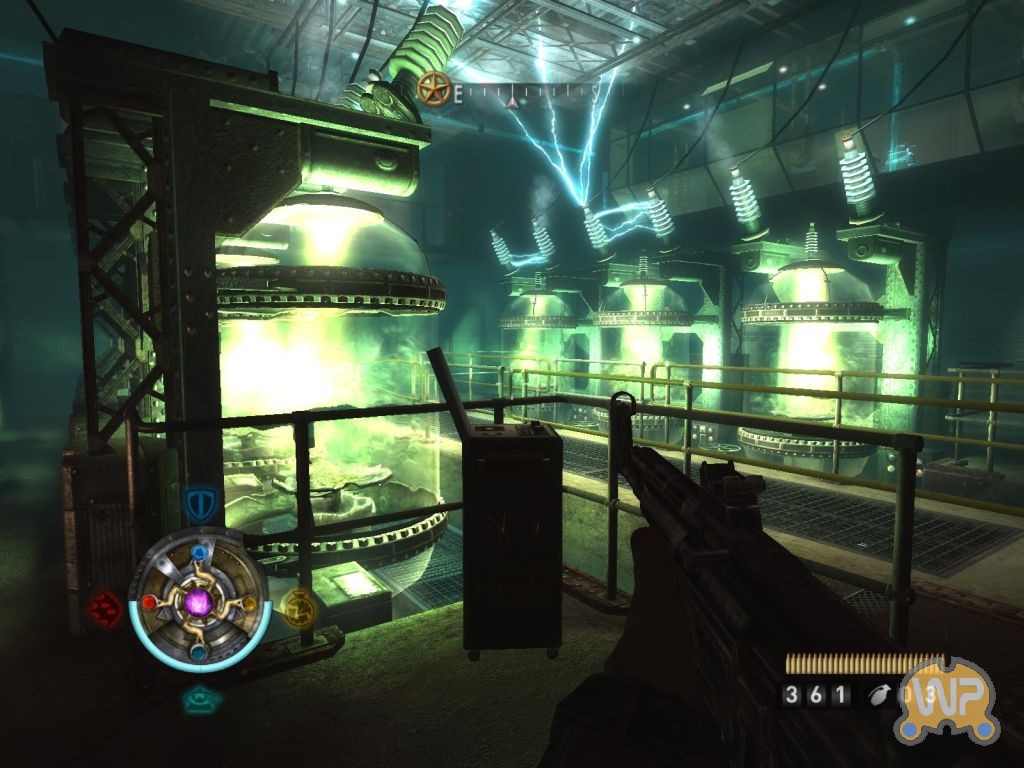Select the red Empower power icon
The height and width of the screenshot is (768, 1024).
[103, 606]
